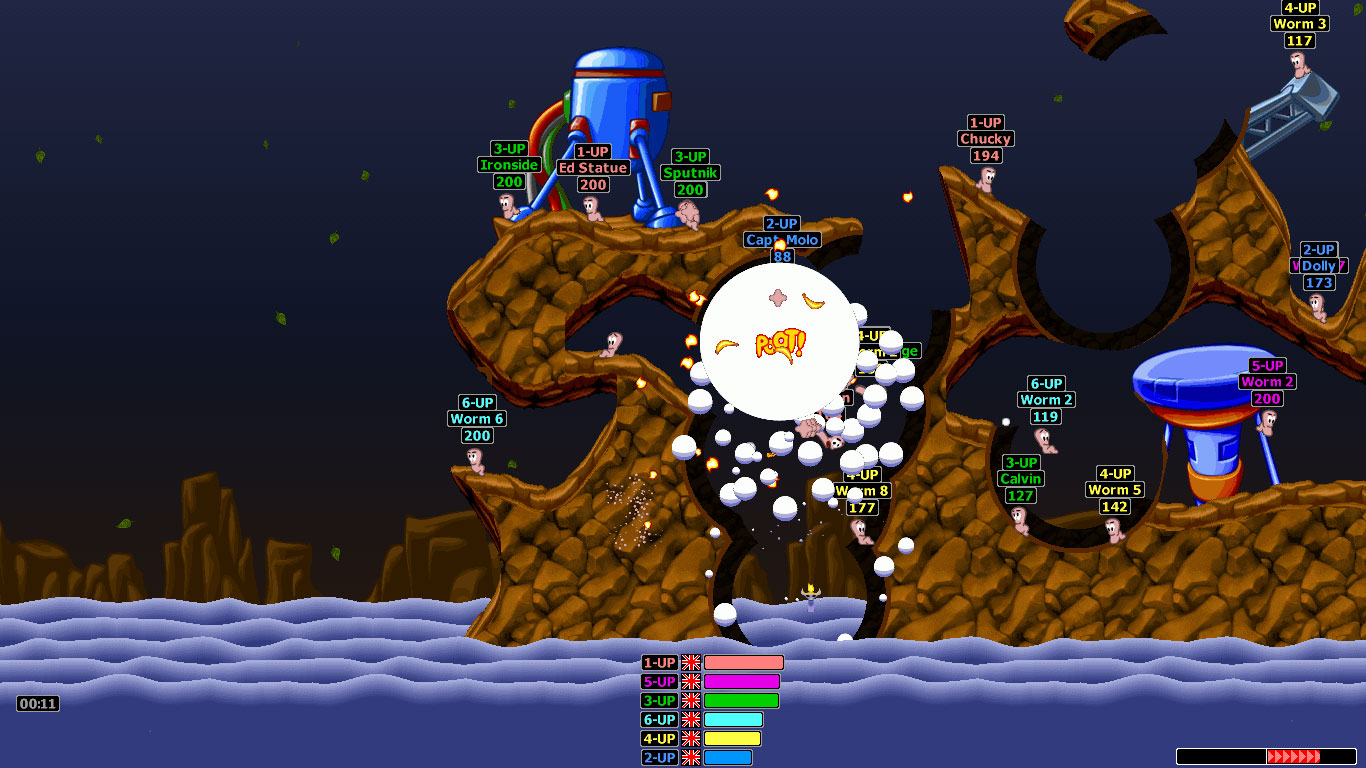The width and height of the screenshot is (1366, 768).
Task: Click the magenta 5-UP health bar
Action: 740,681
